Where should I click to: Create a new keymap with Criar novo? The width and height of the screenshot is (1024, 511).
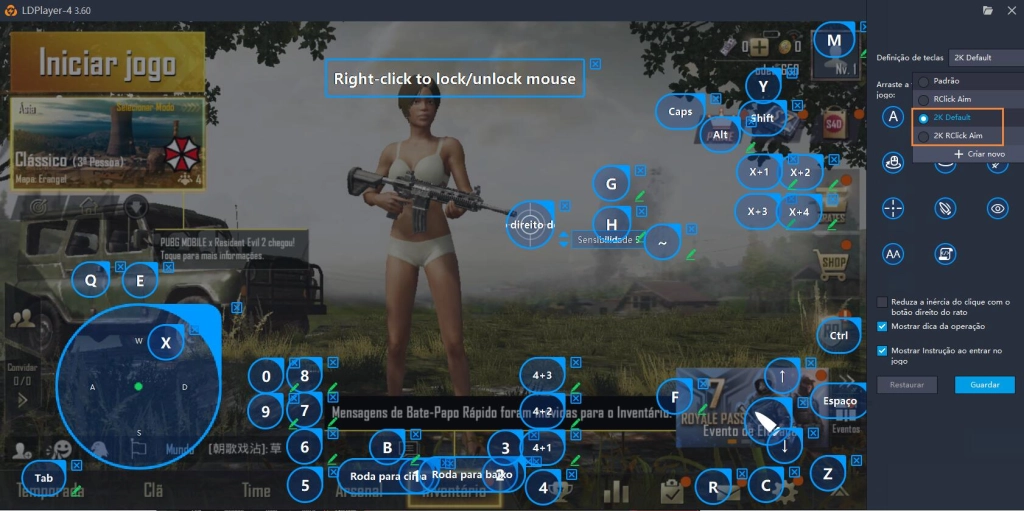(979, 154)
